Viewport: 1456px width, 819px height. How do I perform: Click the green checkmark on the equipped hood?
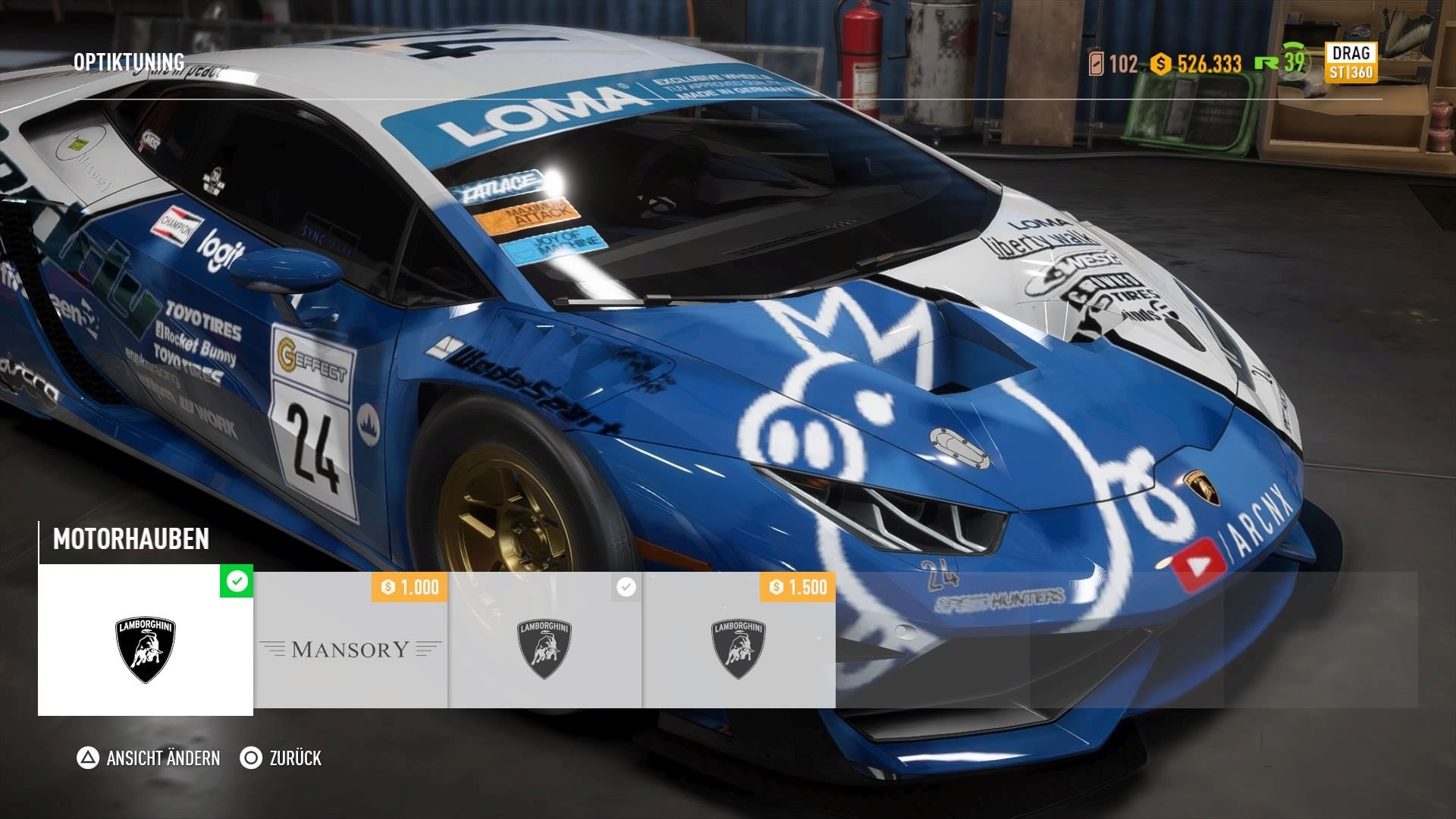pyautogui.click(x=237, y=581)
